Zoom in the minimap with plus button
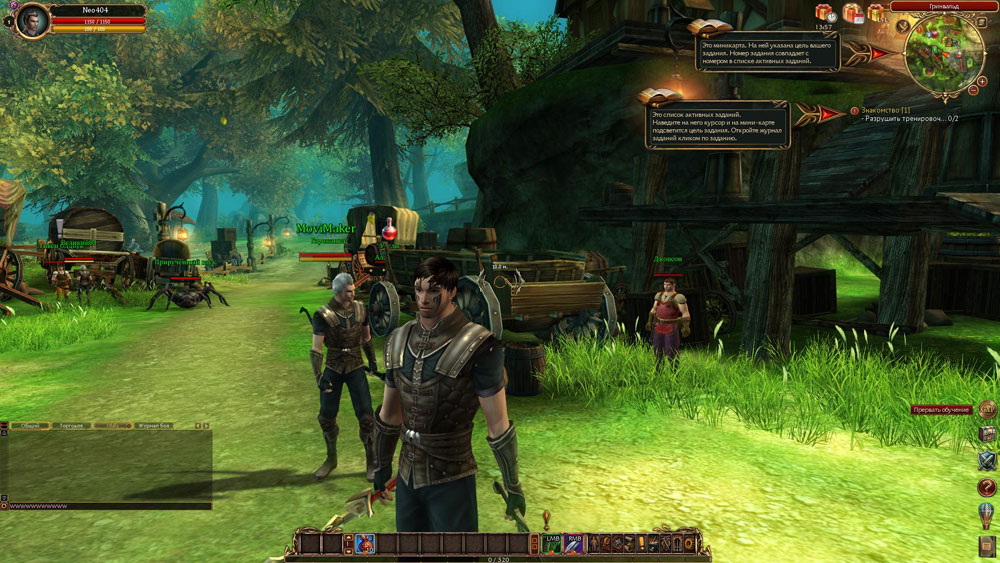1000x563 pixels. (982, 79)
